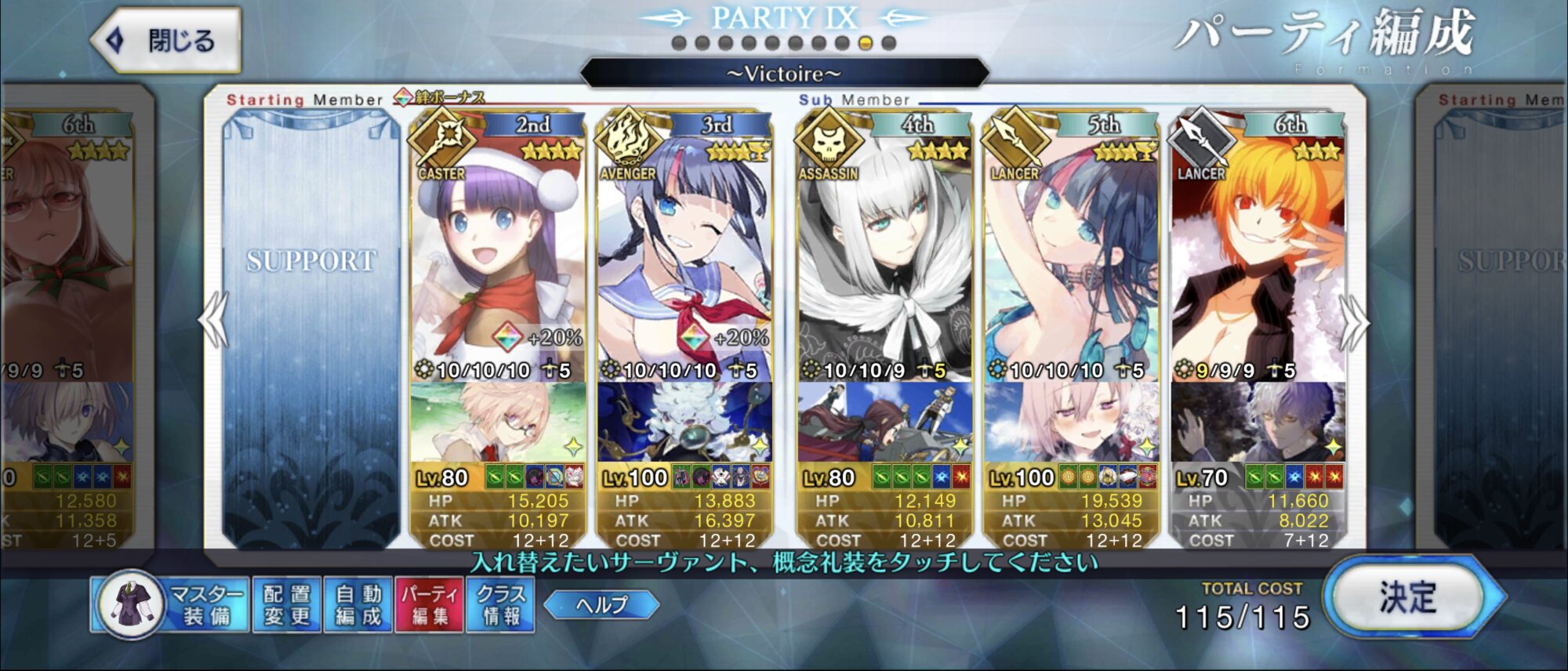This screenshot has height=671, width=1568.
Task: Select the 6th slot orange-haired Lancer card
Action: pos(1258,259)
